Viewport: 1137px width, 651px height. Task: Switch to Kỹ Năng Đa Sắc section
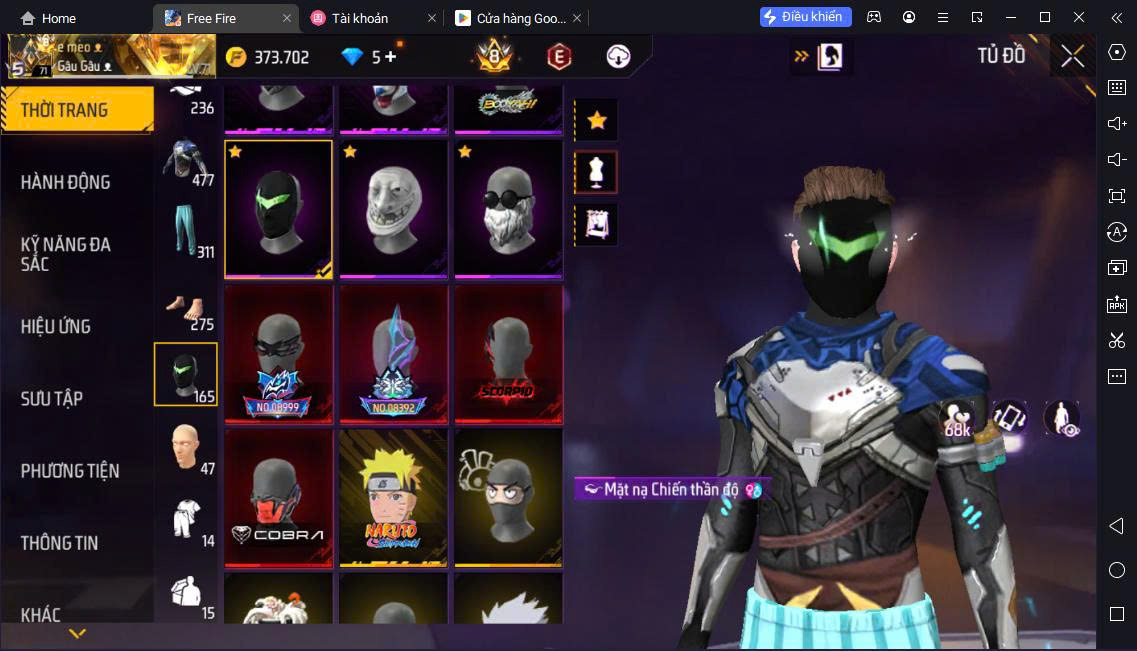click(x=66, y=254)
